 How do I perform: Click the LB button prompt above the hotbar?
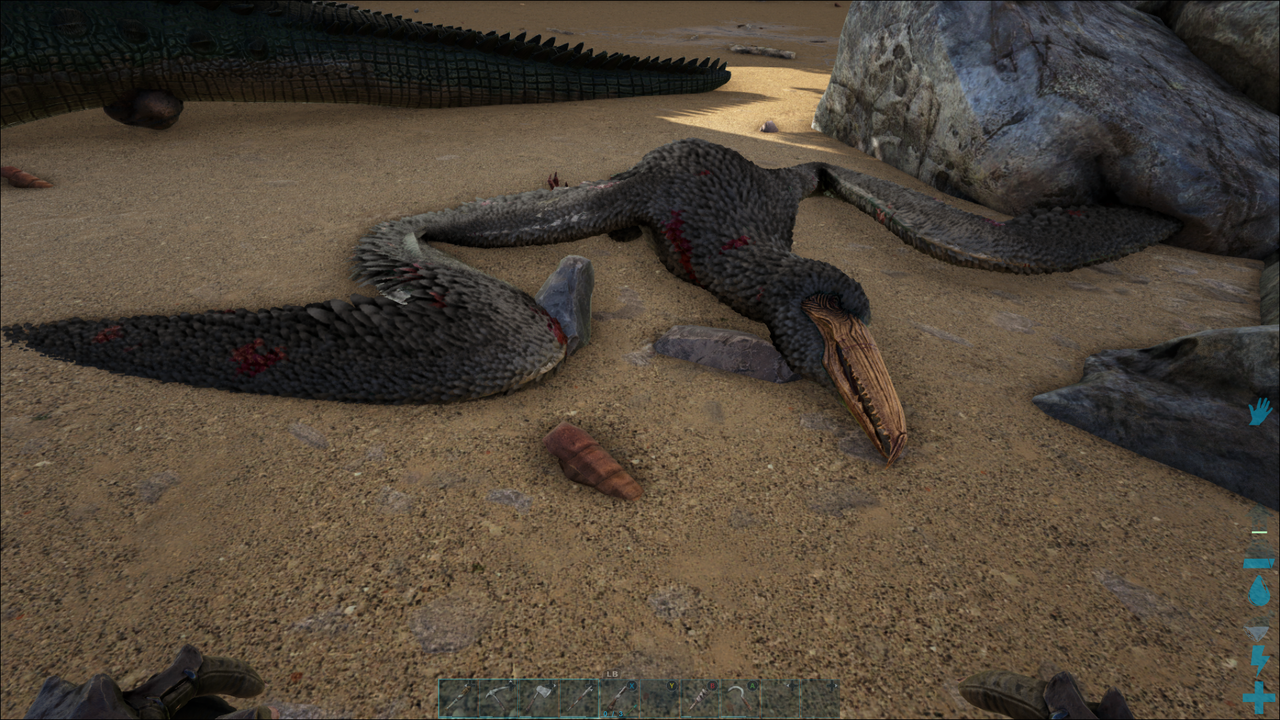click(611, 673)
